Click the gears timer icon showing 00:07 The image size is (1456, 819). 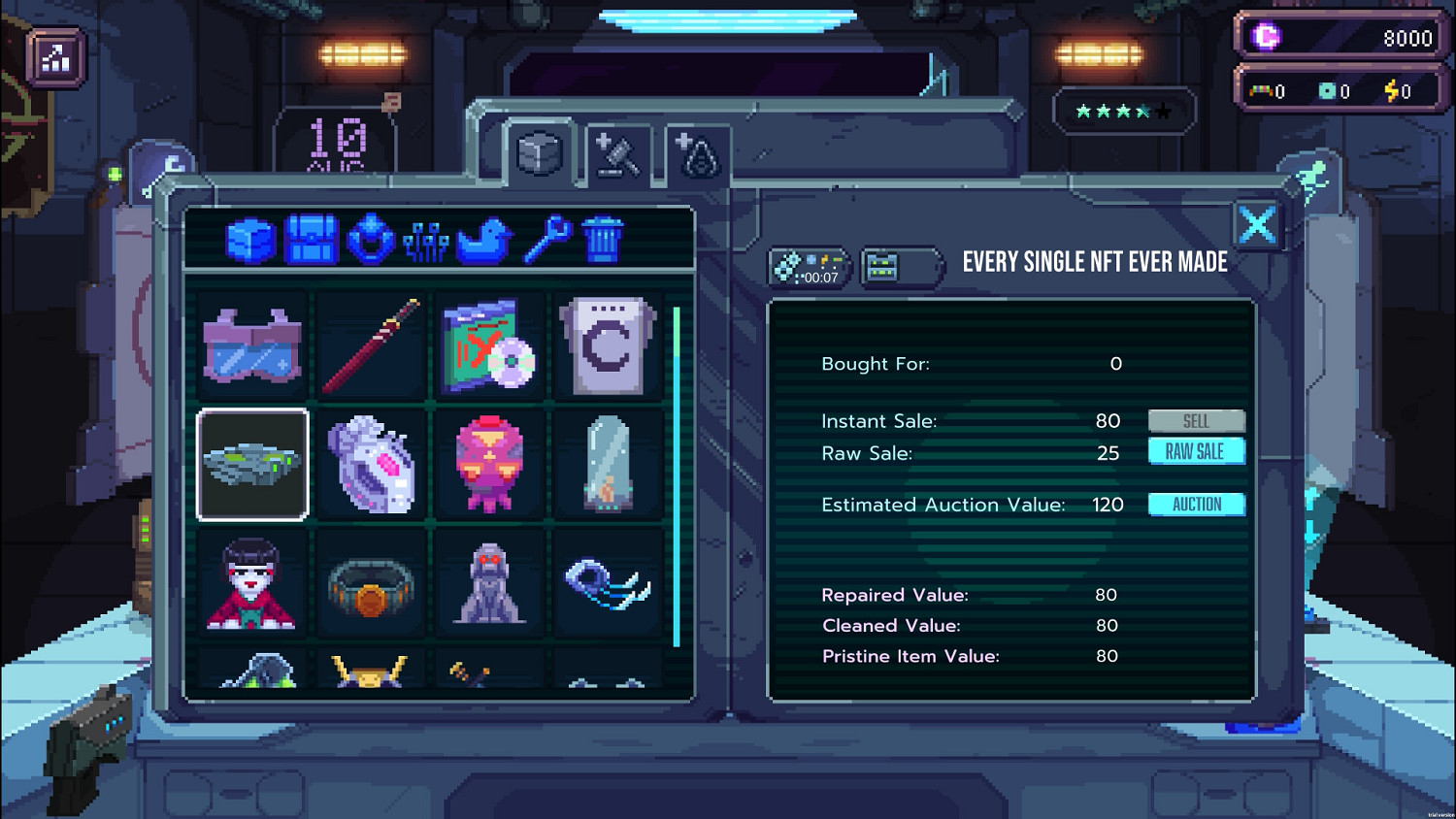point(809,267)
